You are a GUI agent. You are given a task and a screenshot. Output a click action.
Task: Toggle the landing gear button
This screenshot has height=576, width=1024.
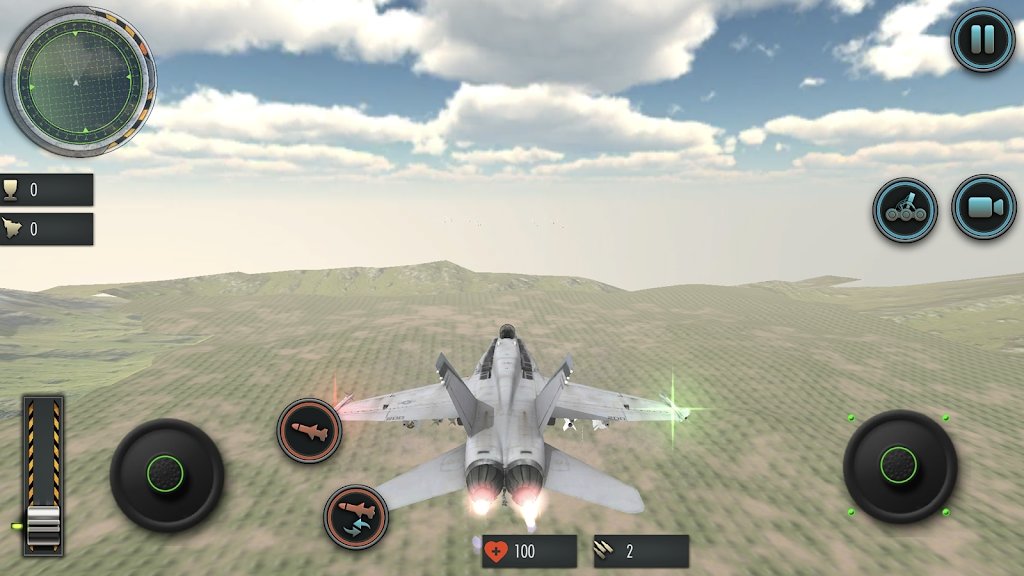[x=905, y=210]
